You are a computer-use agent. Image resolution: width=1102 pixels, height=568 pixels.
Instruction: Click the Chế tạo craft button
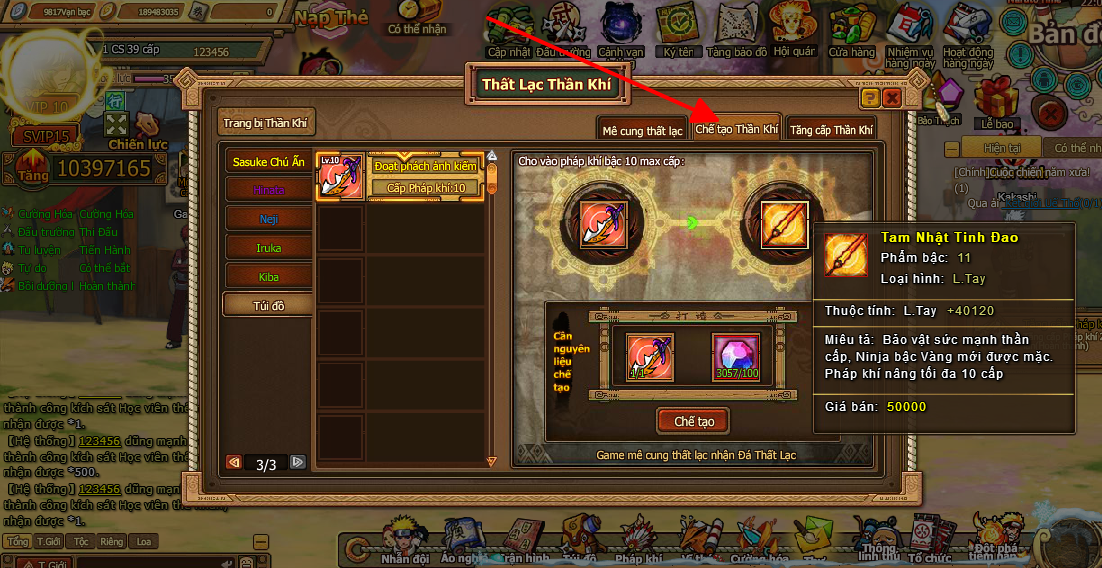pyautogui.click(x=693, y=421)
